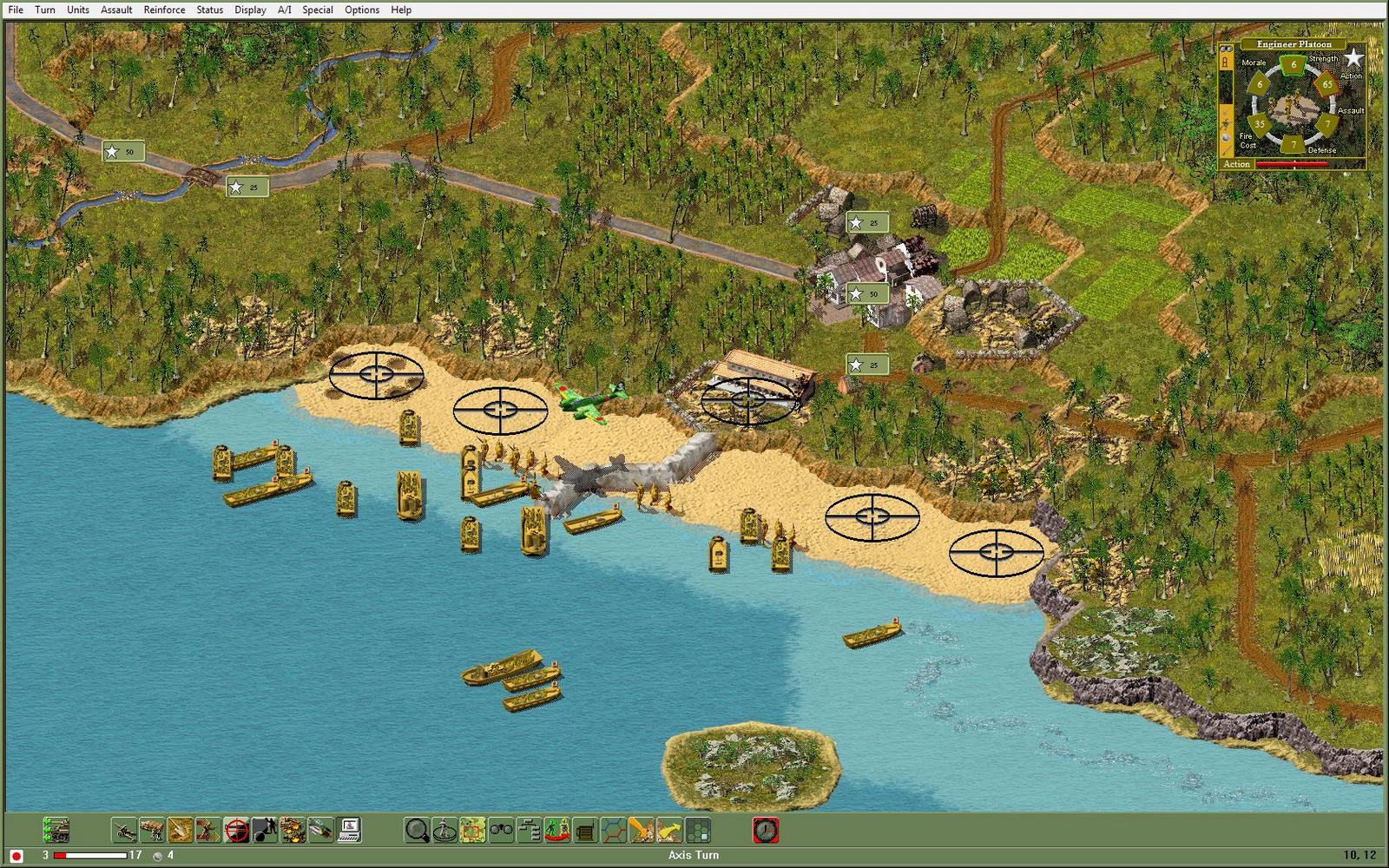1389x868 pixels.
Task: Open the Reinforce menu
Action: 164,10
